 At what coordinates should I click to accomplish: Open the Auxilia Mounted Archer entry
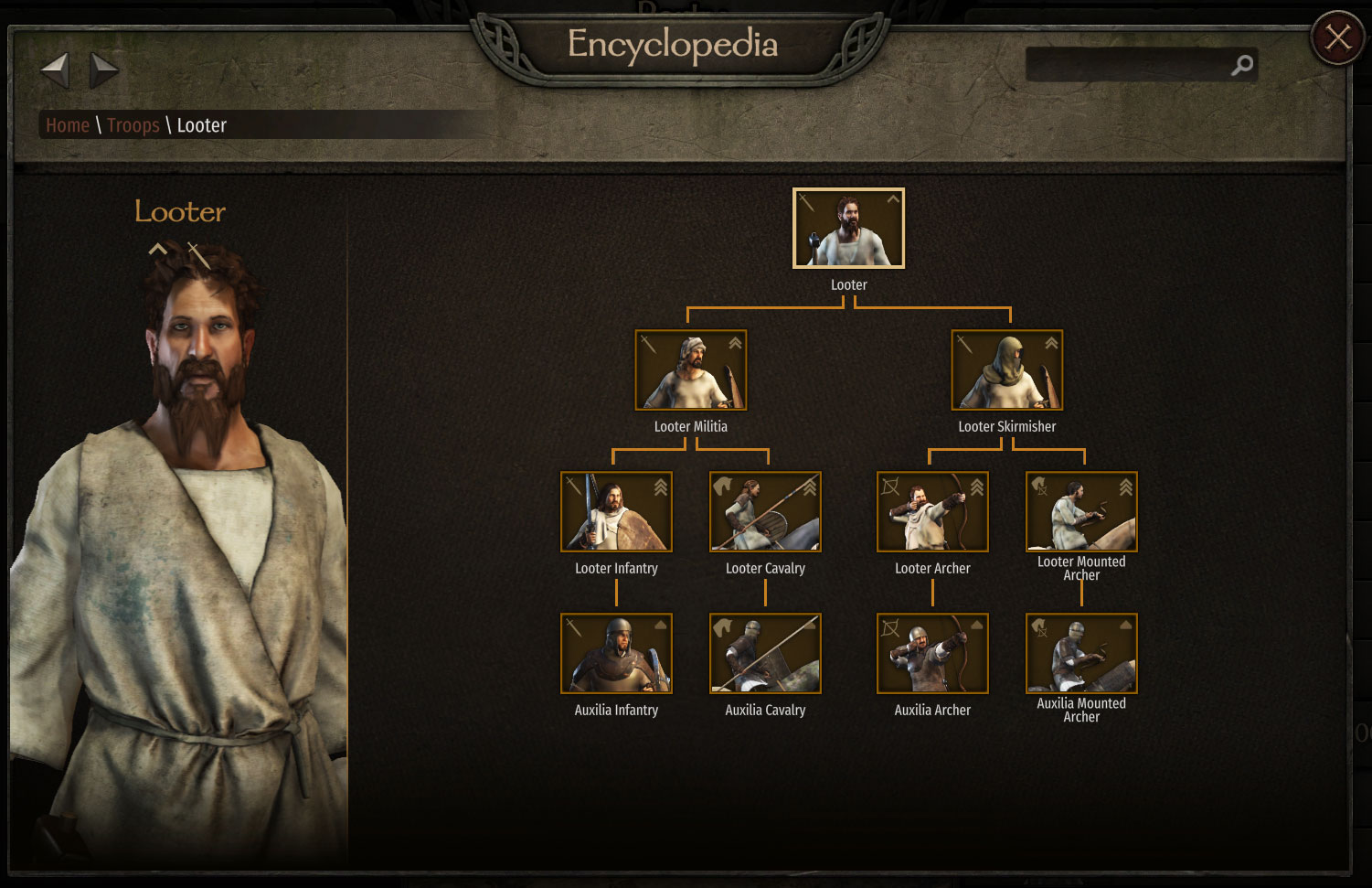(1081, 654)
